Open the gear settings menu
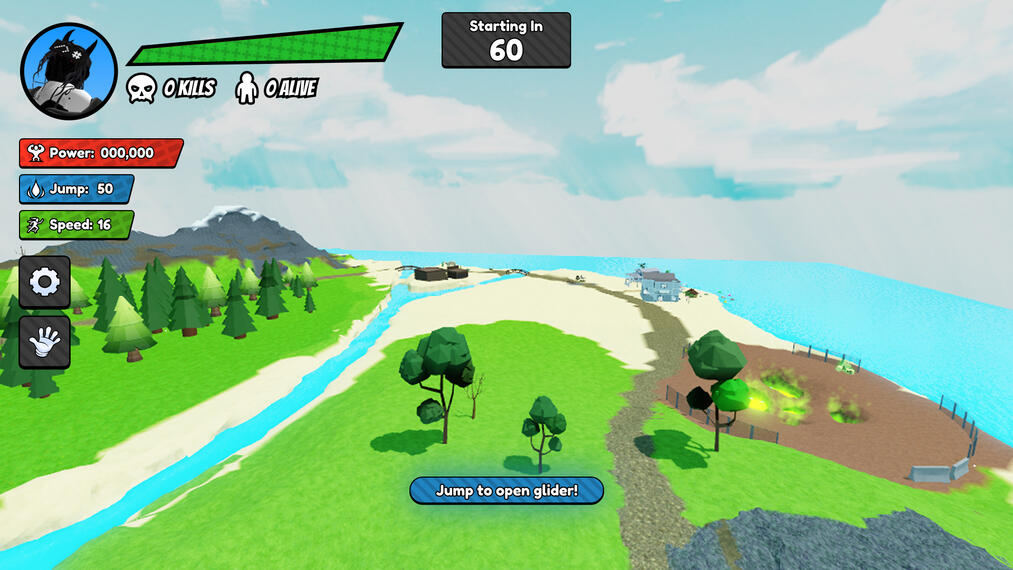This screenshot has width=1013, height=570. 45,282
